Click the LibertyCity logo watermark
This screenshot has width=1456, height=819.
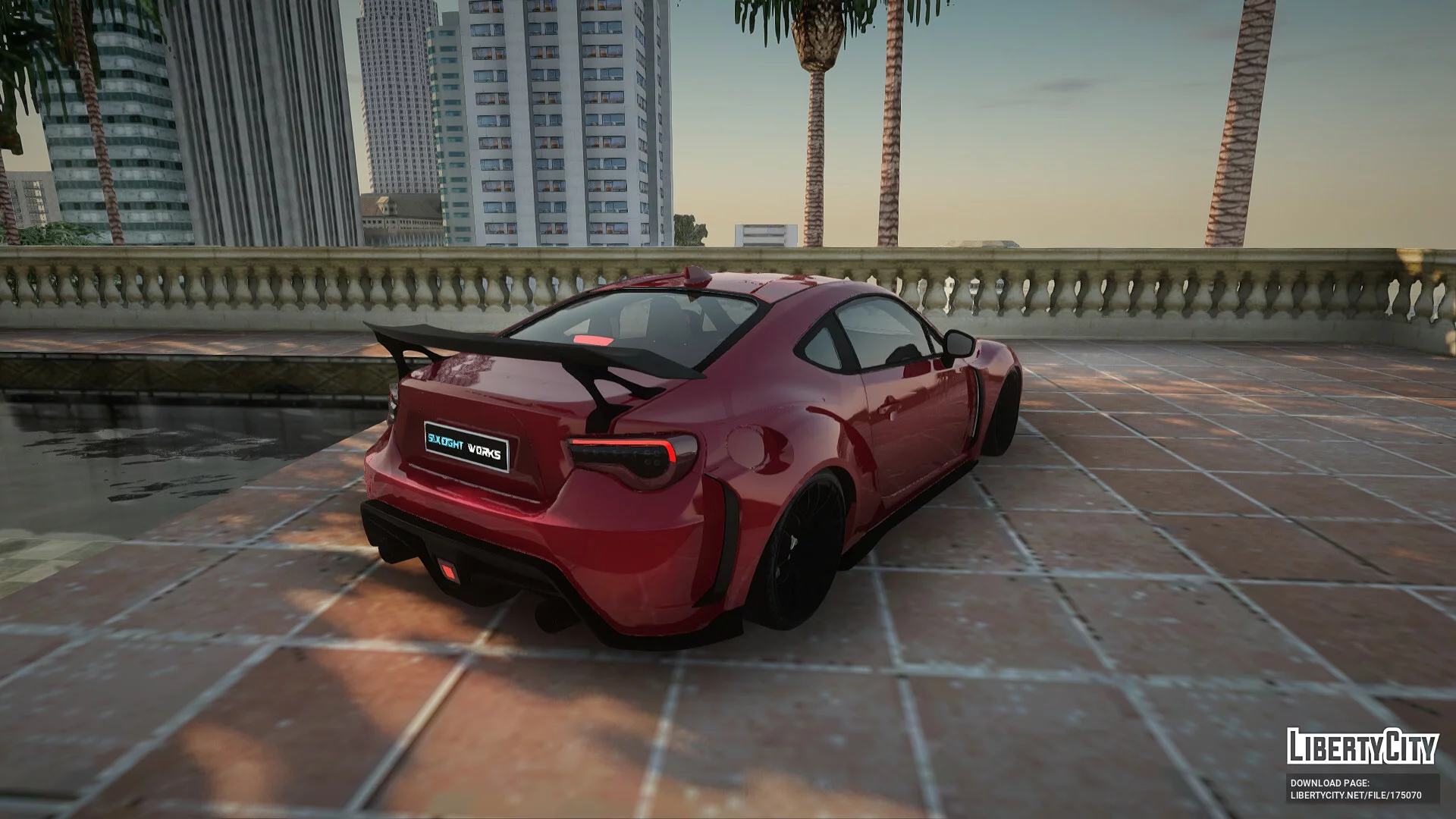(1362, 746)
